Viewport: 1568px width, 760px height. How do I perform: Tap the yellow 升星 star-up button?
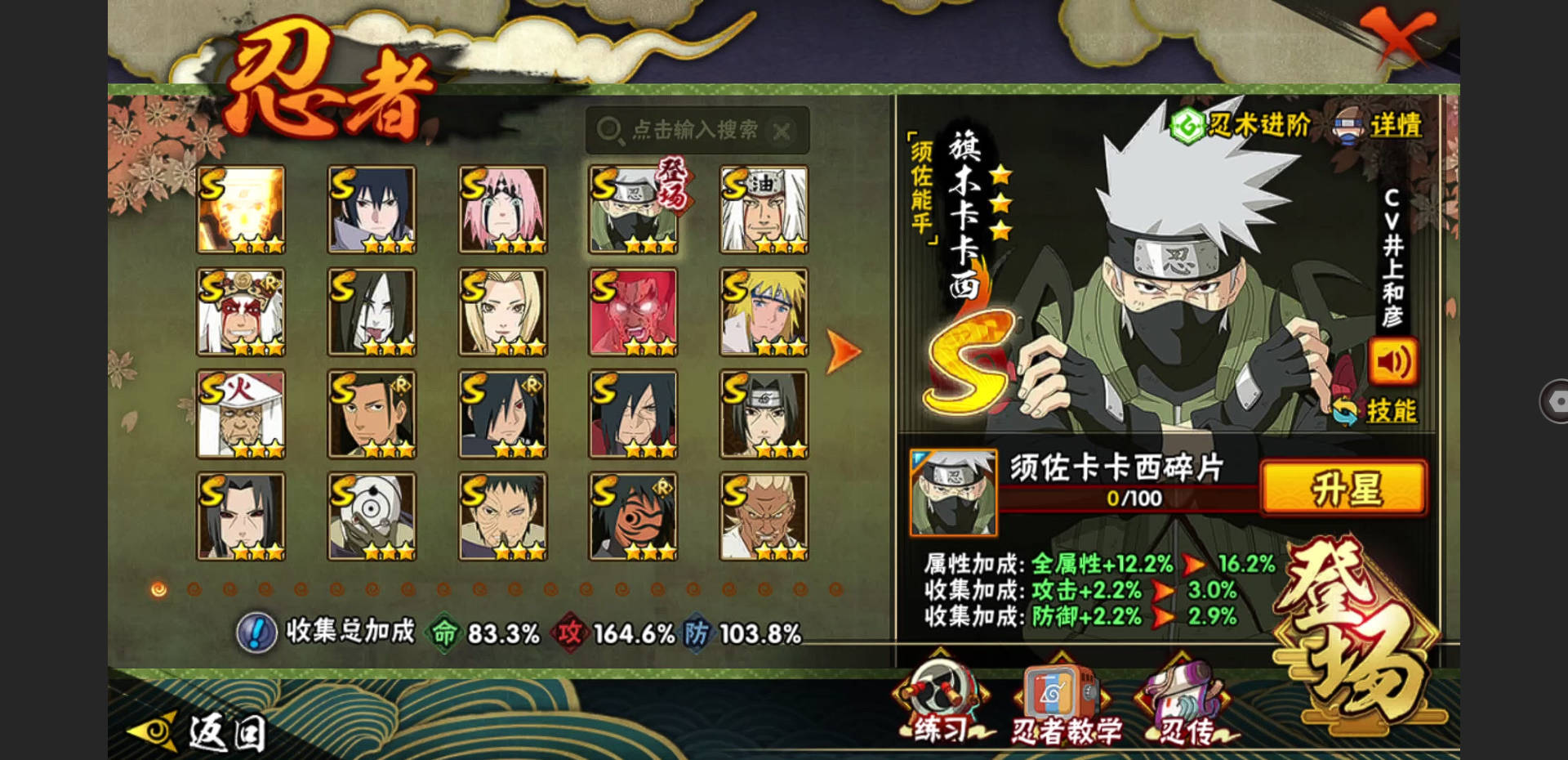coord(1344,489)
